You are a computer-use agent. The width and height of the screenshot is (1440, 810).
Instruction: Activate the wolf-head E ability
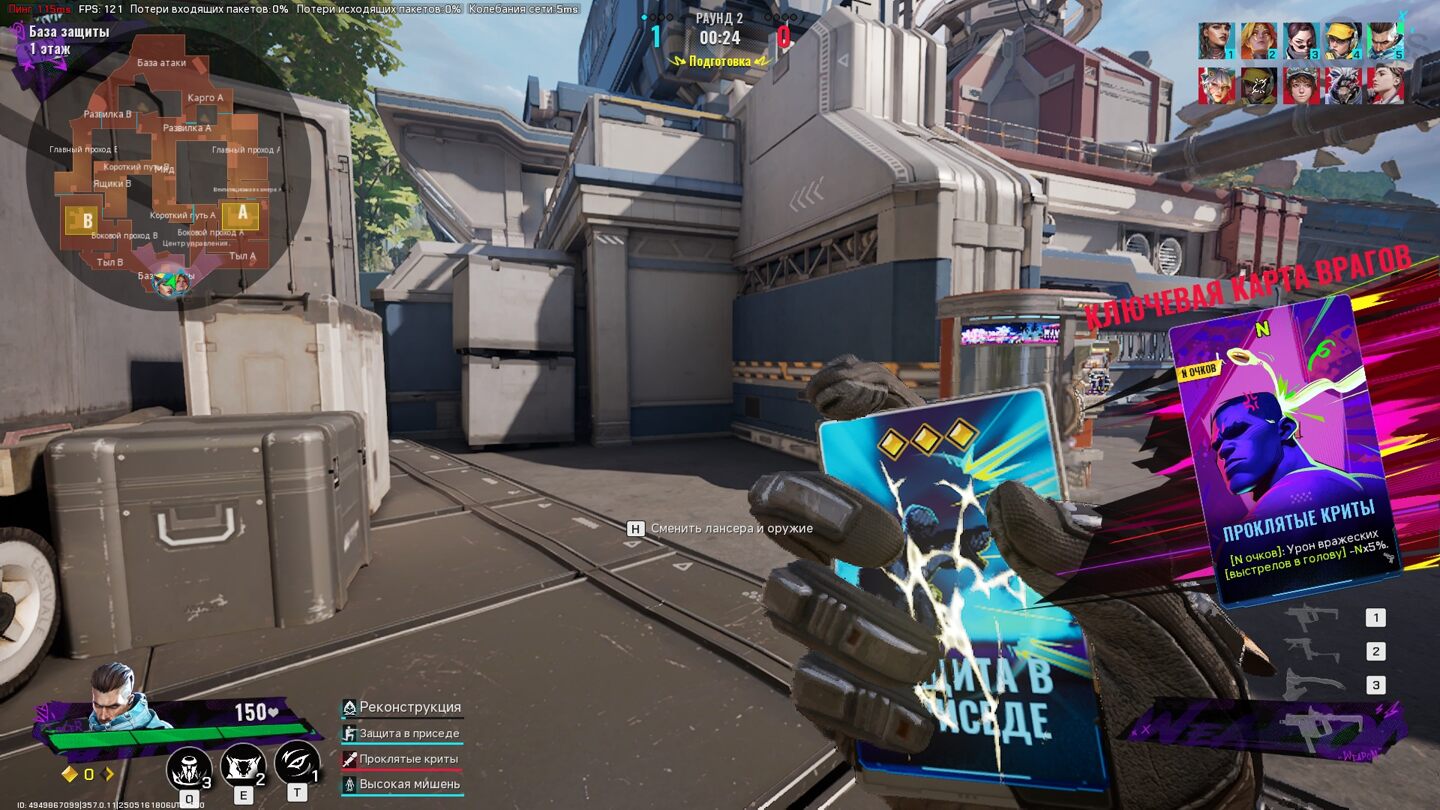click(x=243, y=766)
